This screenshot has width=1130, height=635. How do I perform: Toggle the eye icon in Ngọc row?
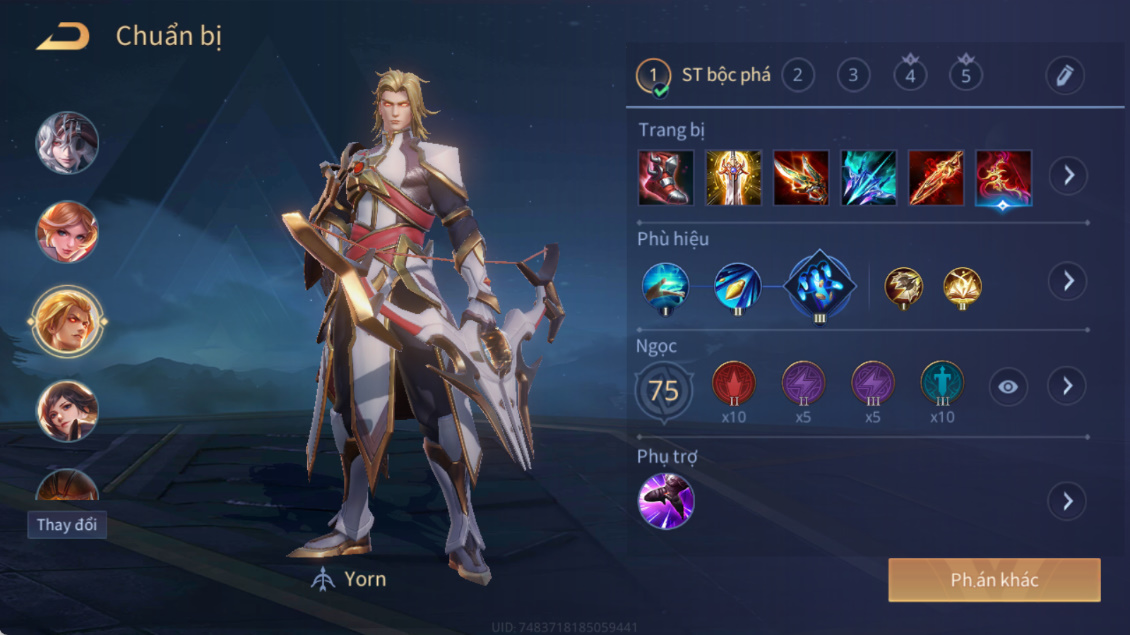click(x=1007, y=387)
